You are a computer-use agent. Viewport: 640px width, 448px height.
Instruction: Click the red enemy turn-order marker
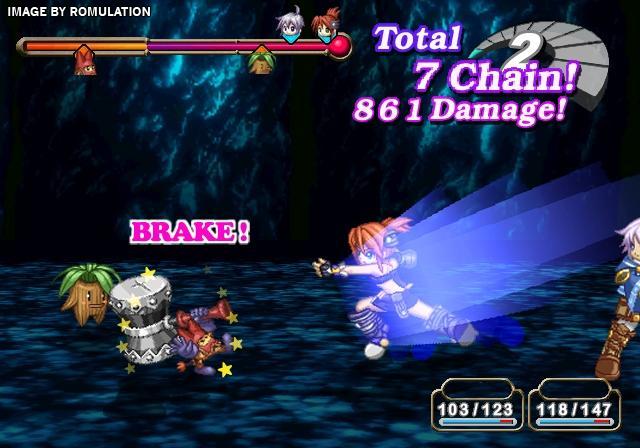tap(84, 62)
